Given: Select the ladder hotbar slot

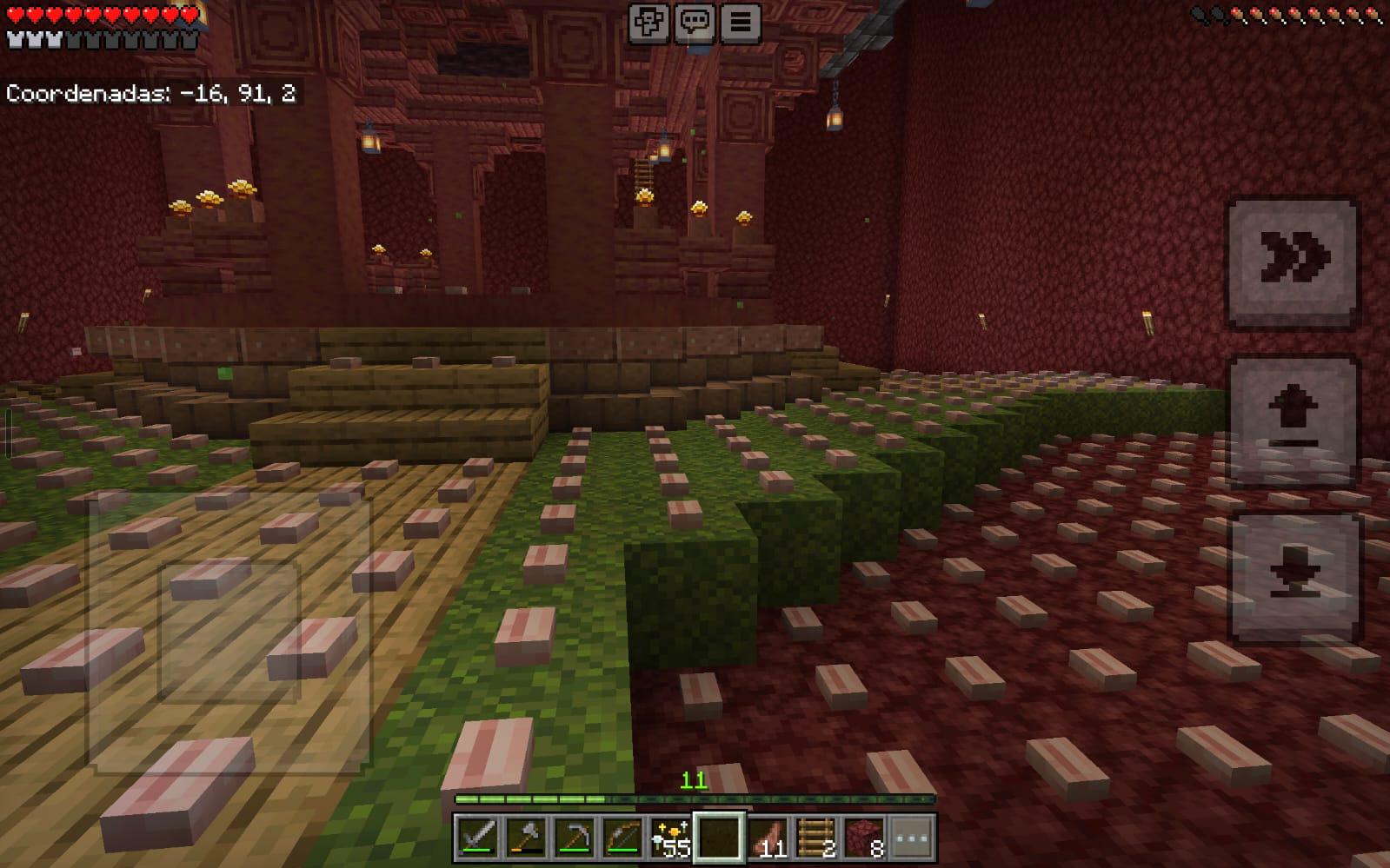Looking at the screenshot, I should pos(815,838).
